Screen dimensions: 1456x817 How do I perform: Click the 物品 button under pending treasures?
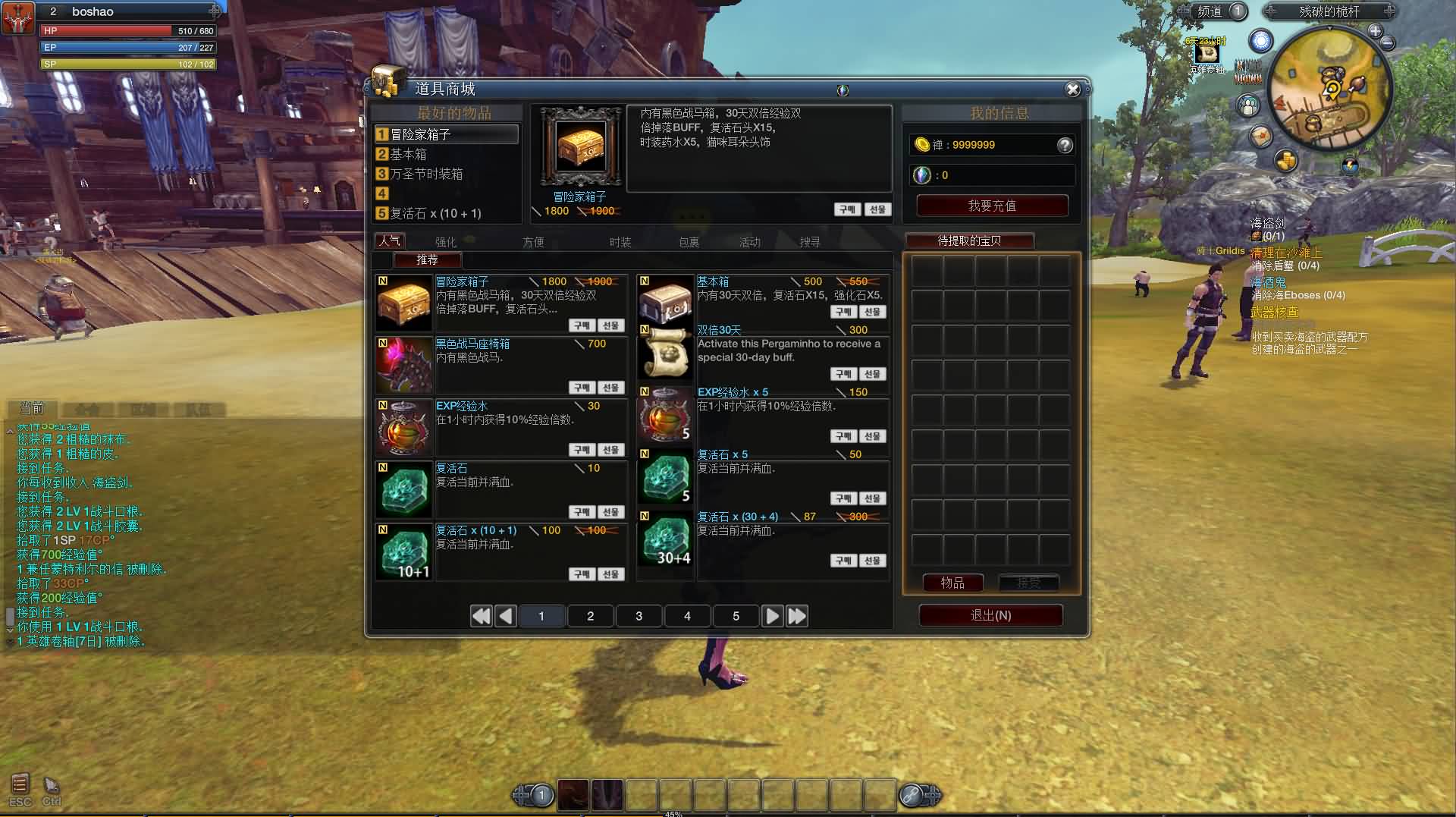coord(952,583)
